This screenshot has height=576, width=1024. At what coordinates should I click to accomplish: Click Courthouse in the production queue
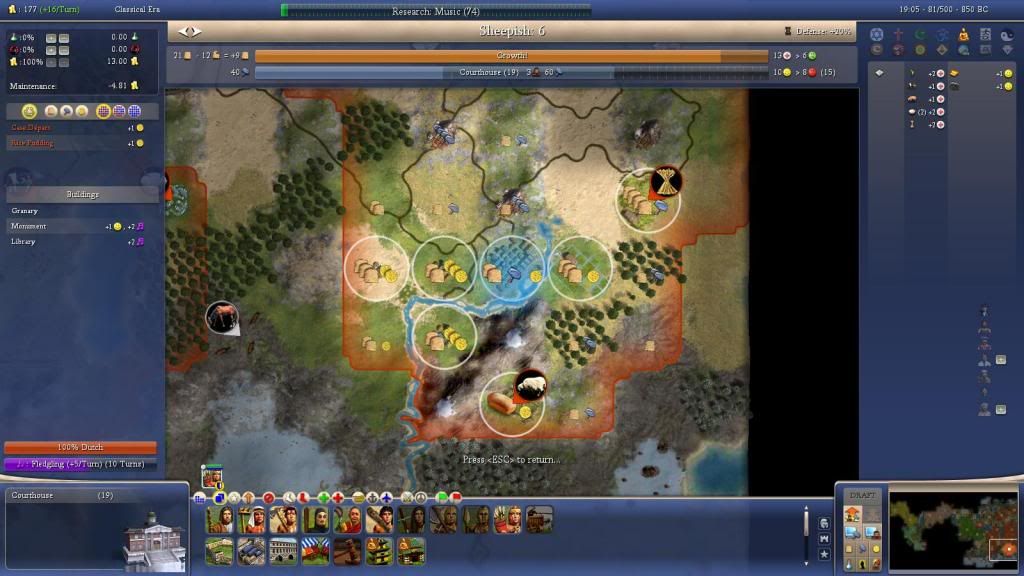(x=32, y=496)
